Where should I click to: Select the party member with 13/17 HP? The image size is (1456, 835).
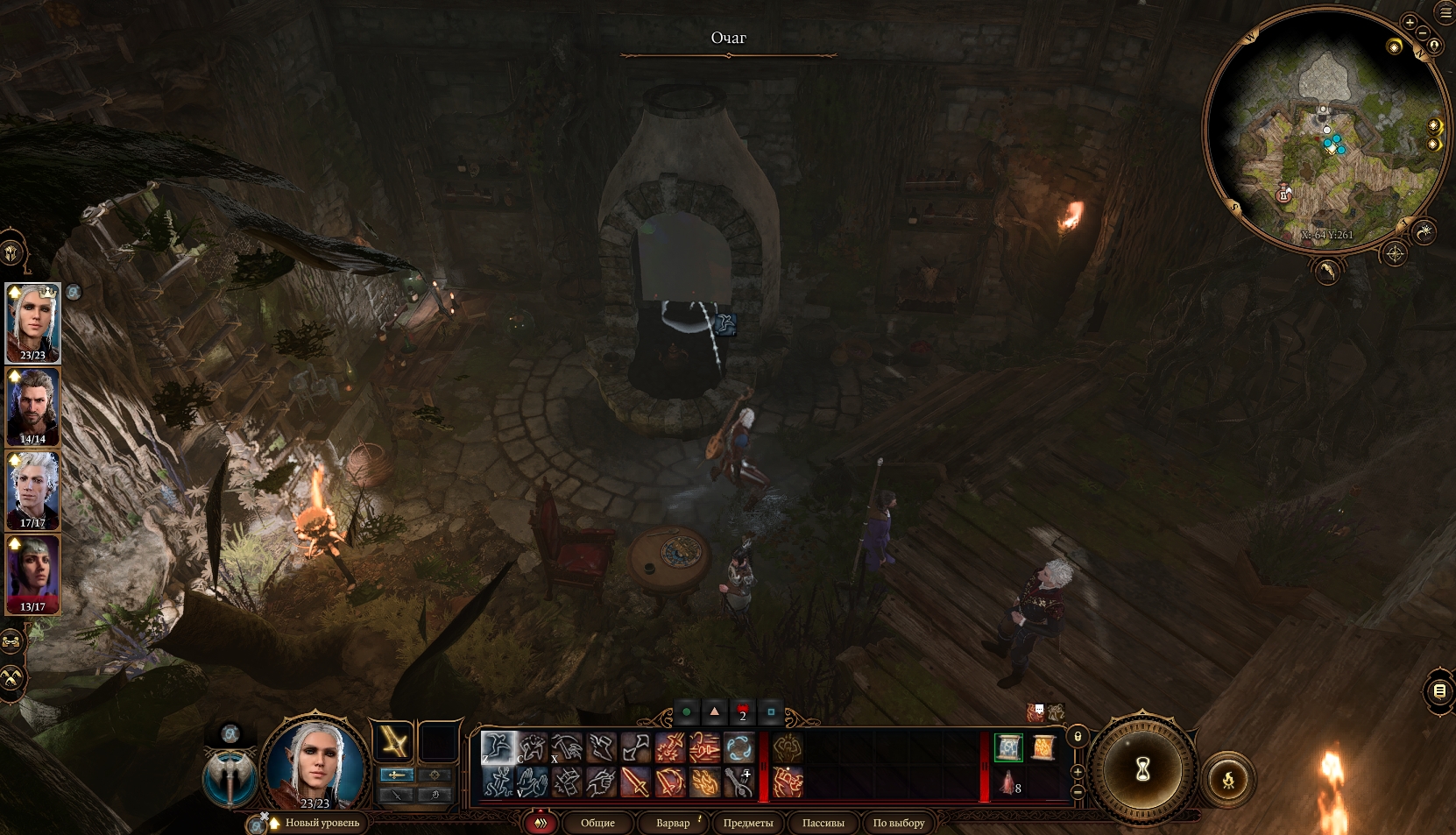32,573
